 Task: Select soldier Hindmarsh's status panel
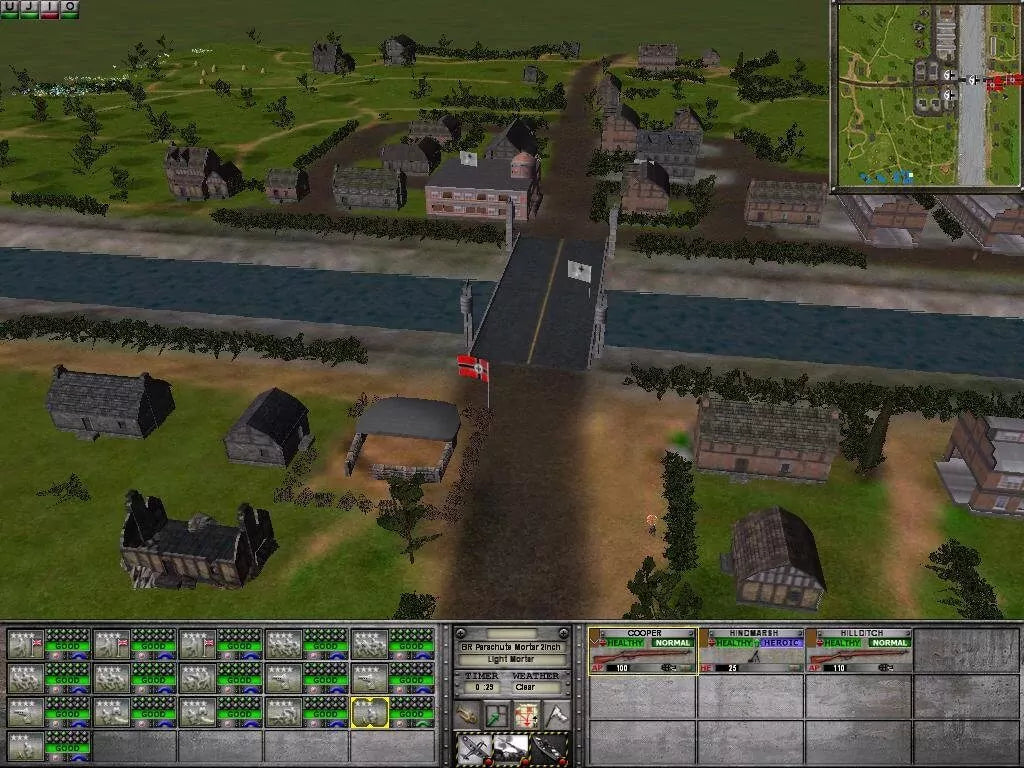click(751, 651)
